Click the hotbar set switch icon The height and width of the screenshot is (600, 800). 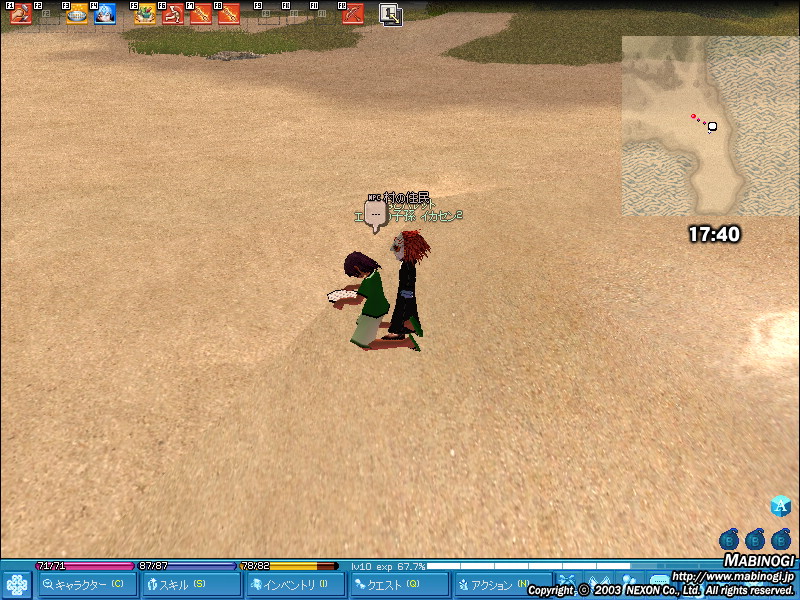(391, 14)
